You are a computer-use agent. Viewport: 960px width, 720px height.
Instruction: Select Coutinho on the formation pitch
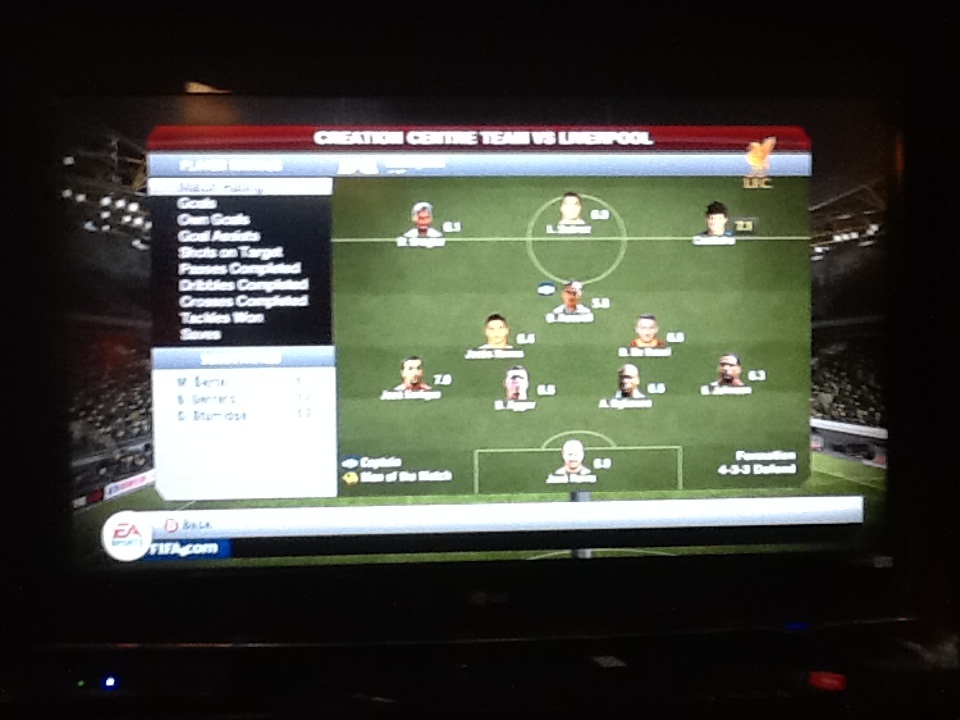click(716, 219)
